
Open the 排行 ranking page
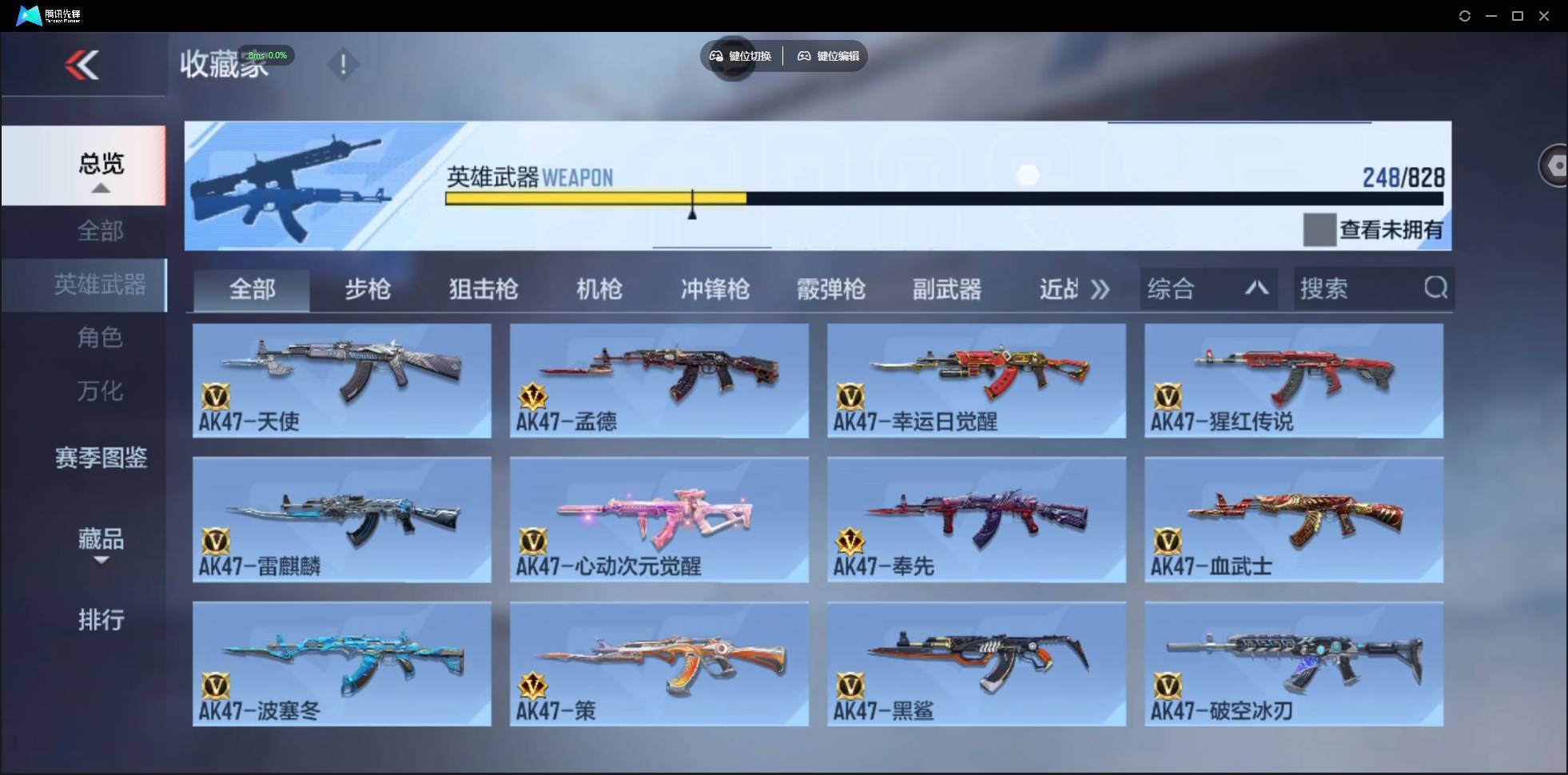[x=101, y=620]
